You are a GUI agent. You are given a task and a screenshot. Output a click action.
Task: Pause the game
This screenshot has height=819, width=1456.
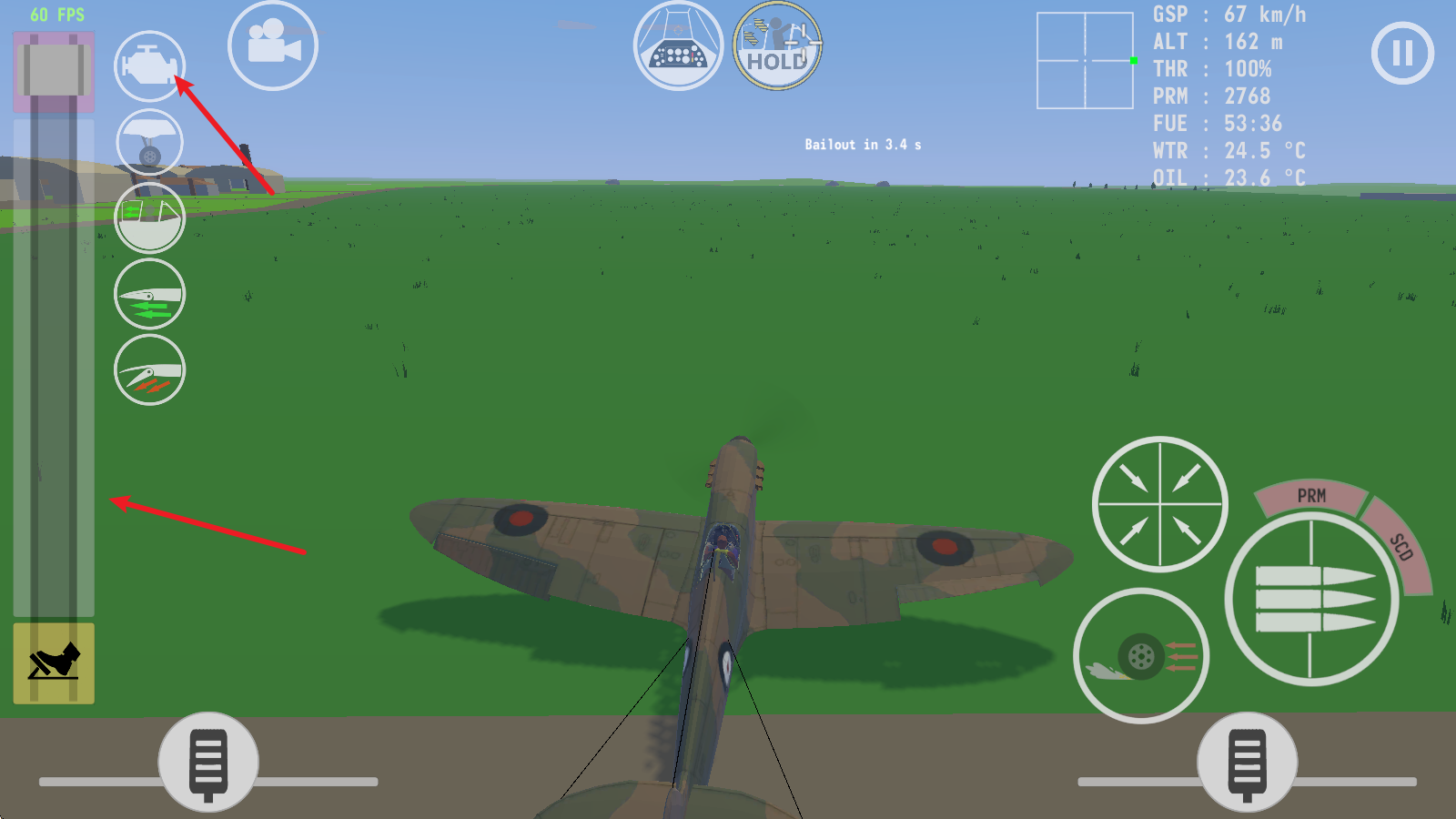[1401, 54]
